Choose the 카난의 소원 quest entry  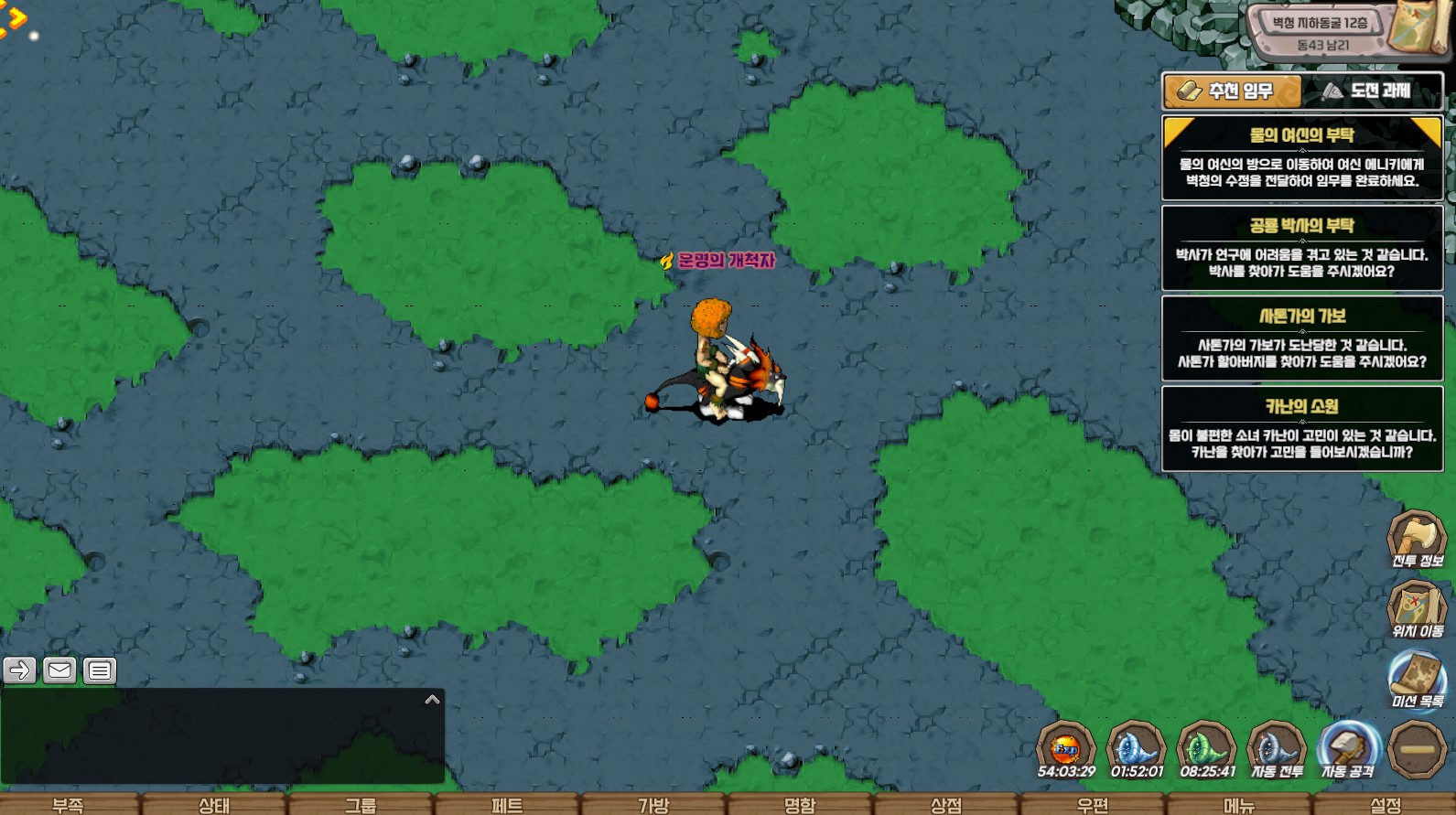(x=1301, y=429)
